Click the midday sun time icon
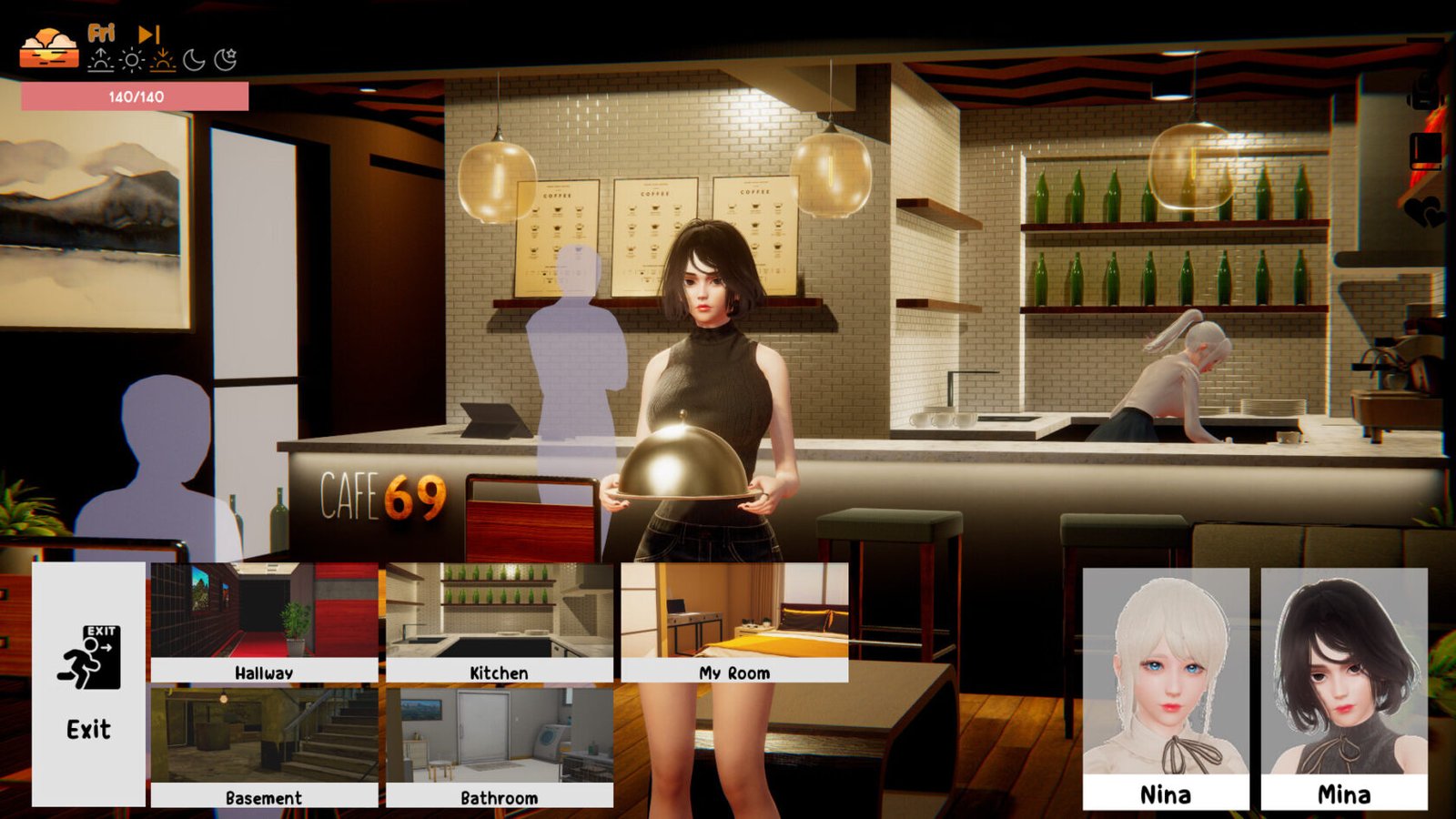Screen dimensions: 1456x819 click(x=132, y=61)
